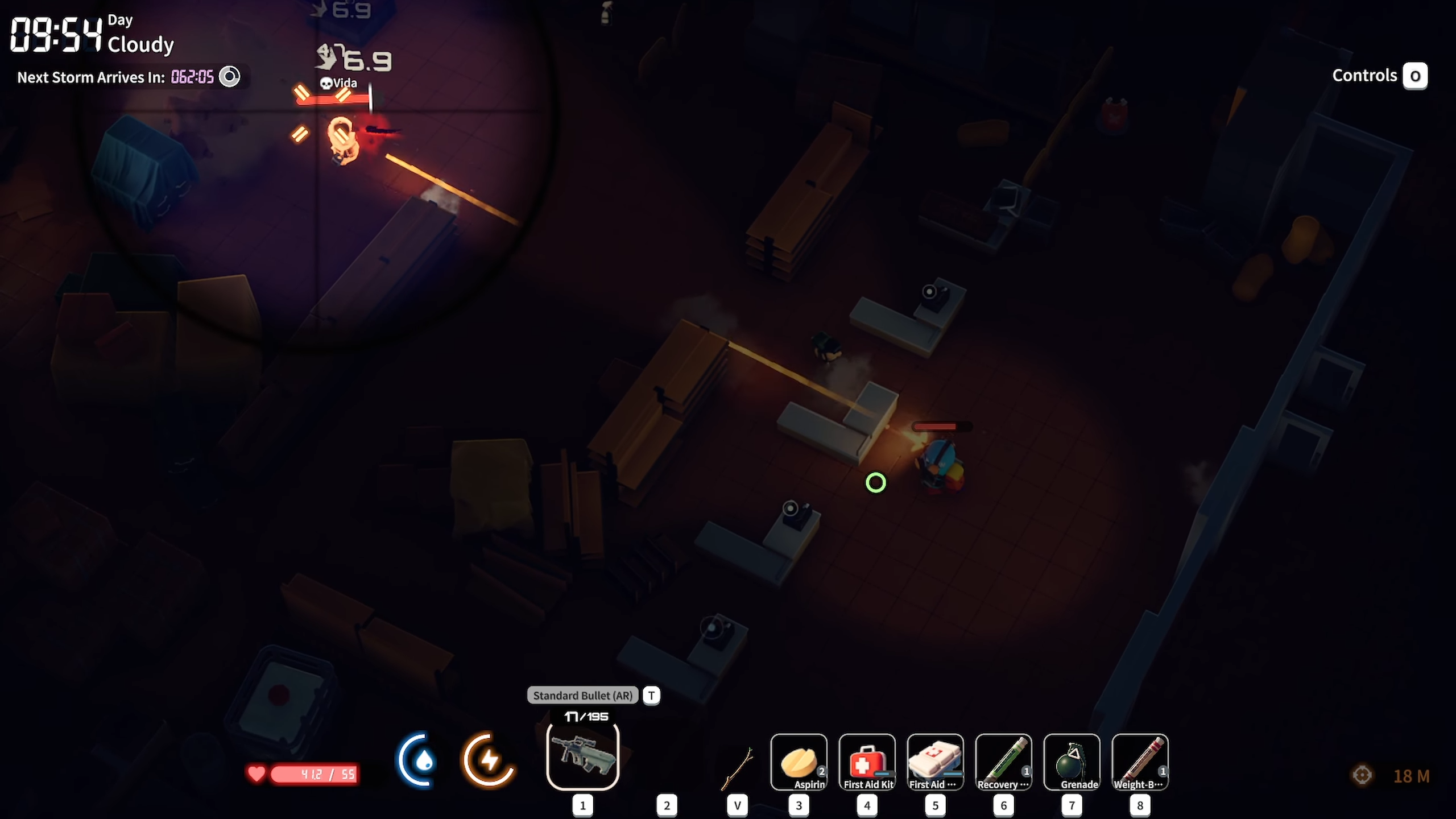The height and width of the screenshot is (819, 1456).
Task: Click the Standard Bullet (AR) ammo label
Action: [582, 696]
